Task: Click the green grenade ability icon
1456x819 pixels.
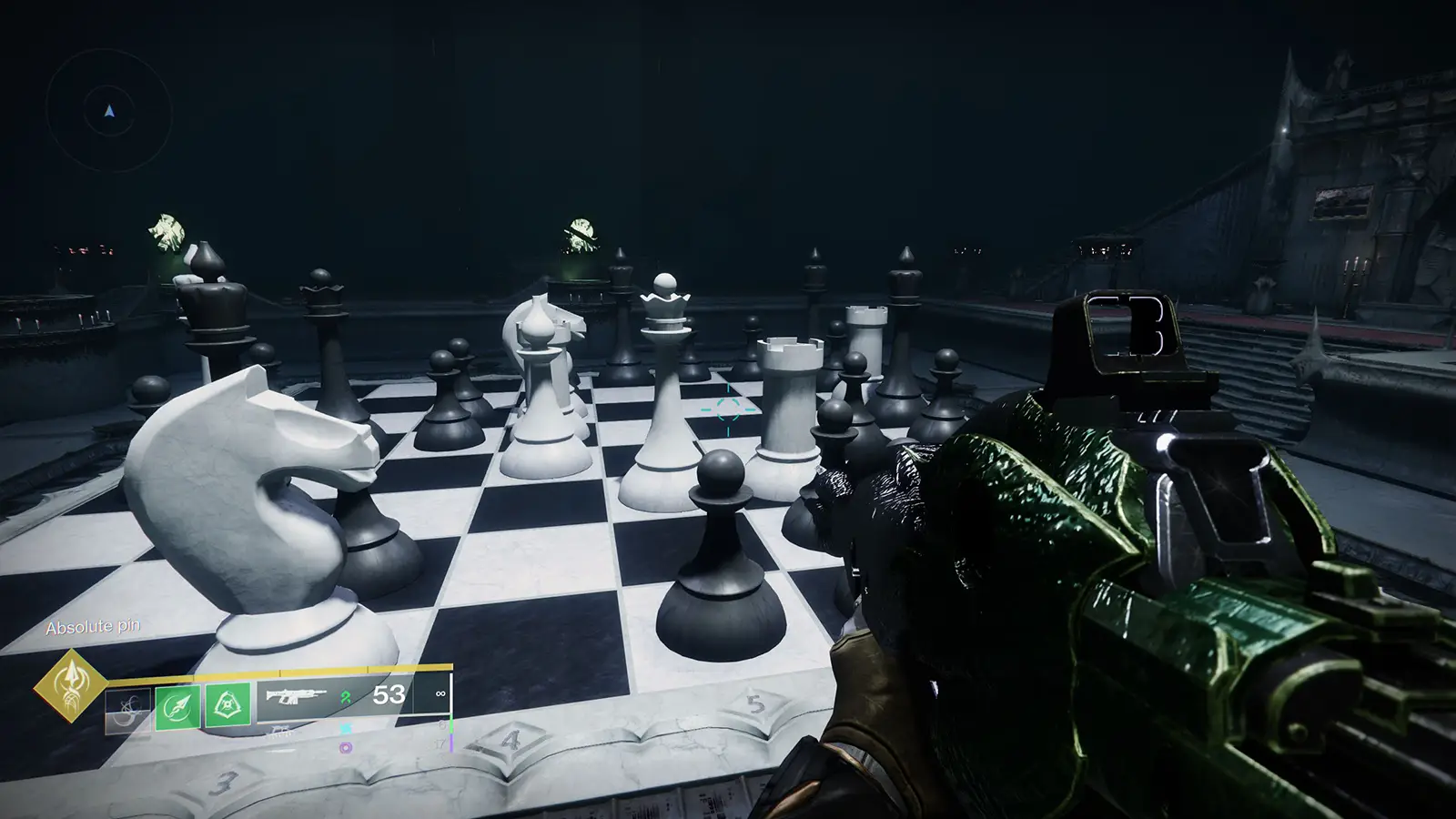Action: tap(228, 706)
